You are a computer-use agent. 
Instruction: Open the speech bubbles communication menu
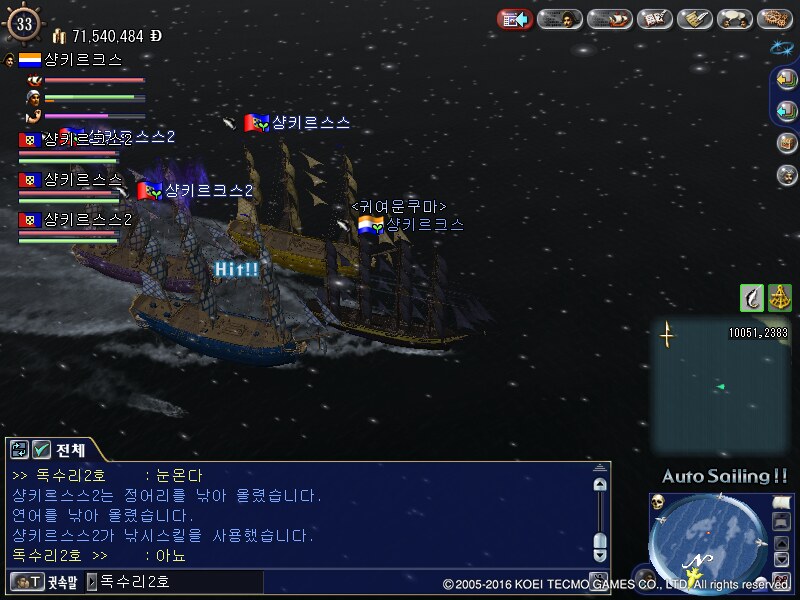pos(736,19)
